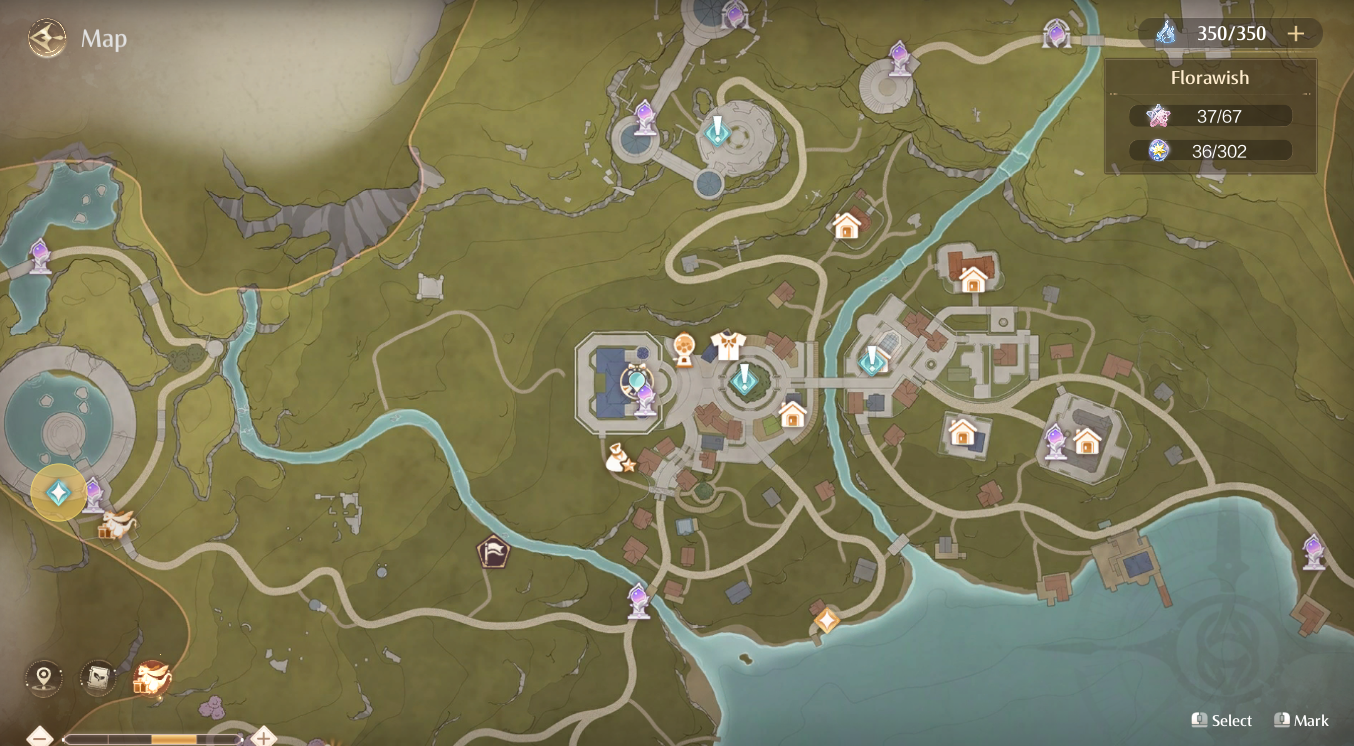
Task: Select the location pin tool
Action: pos(43,677)
